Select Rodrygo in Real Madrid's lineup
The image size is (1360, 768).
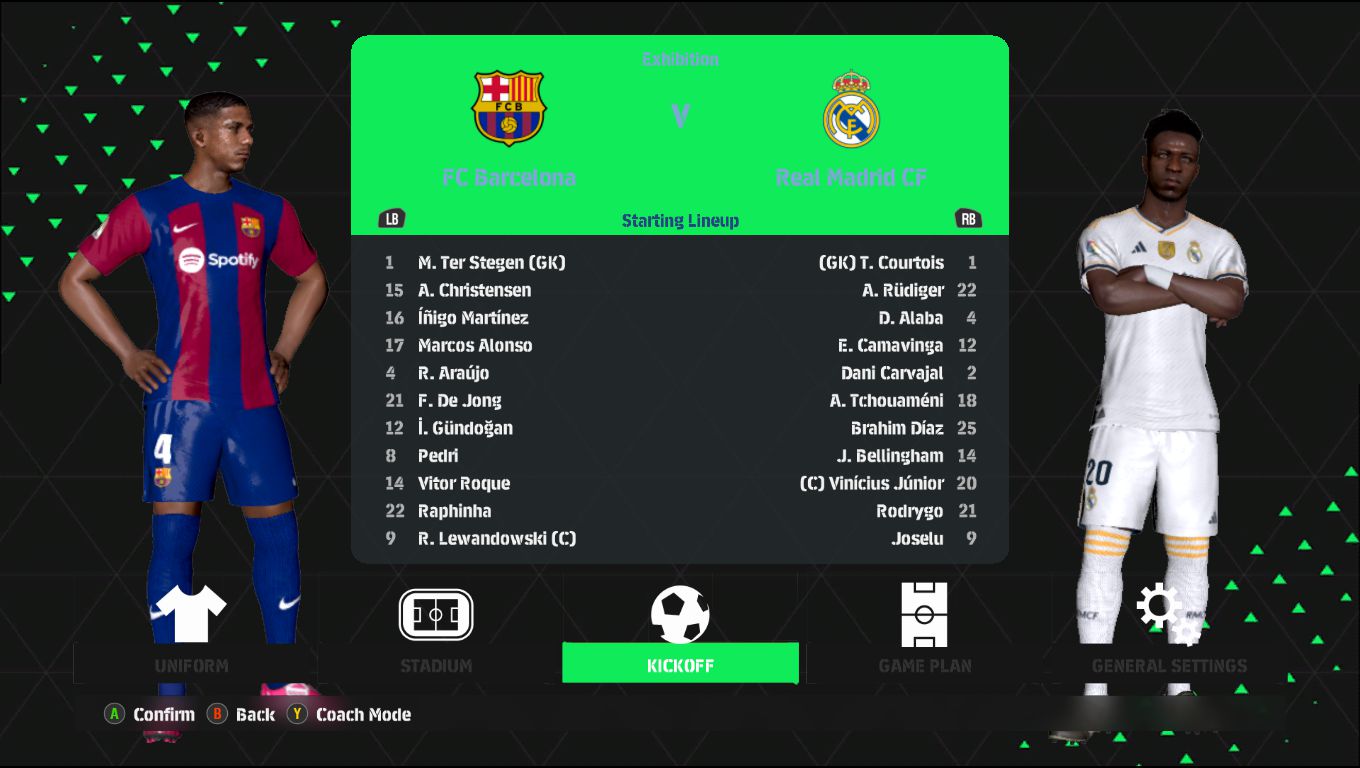pos(909,511)
